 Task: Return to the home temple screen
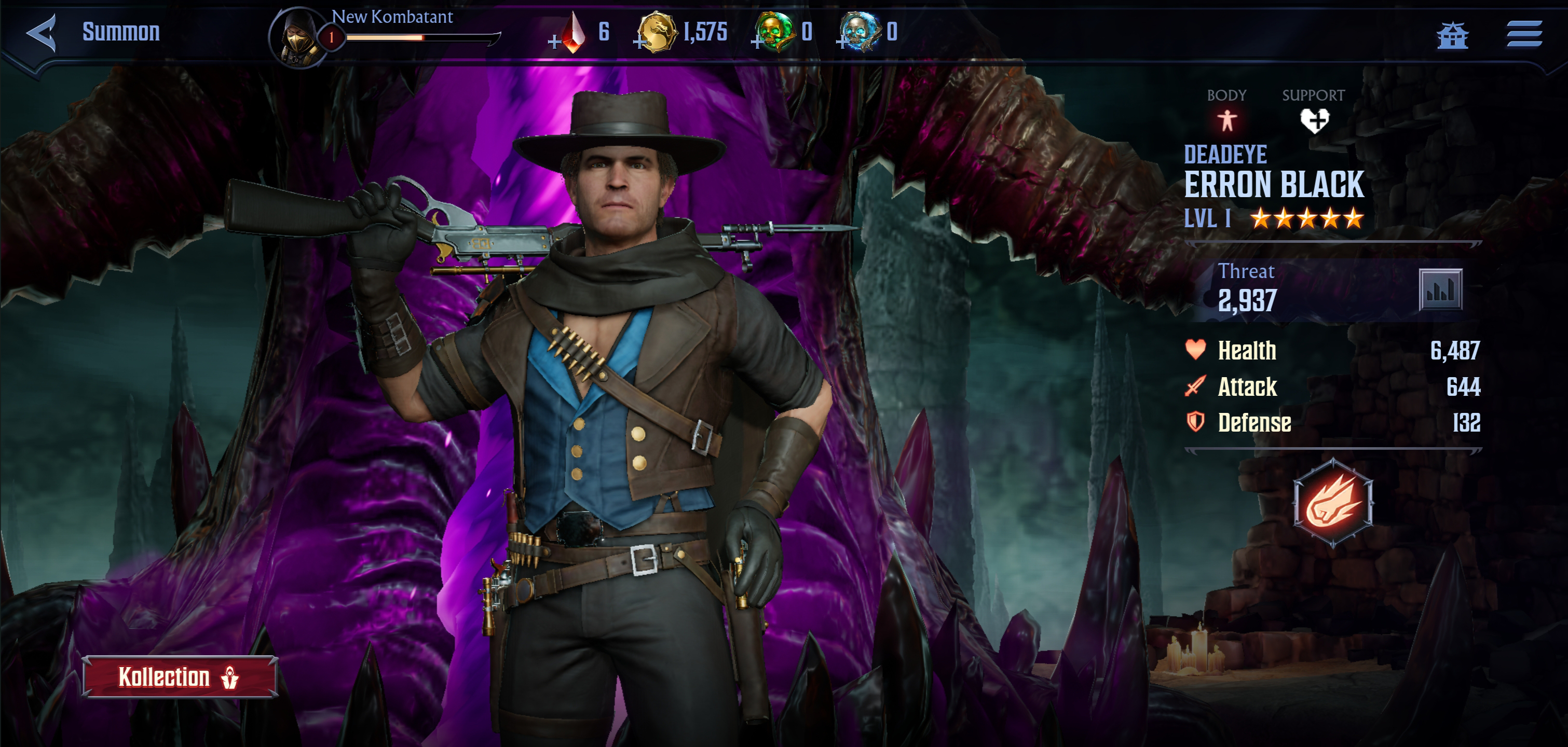[x=1452, y=35]
